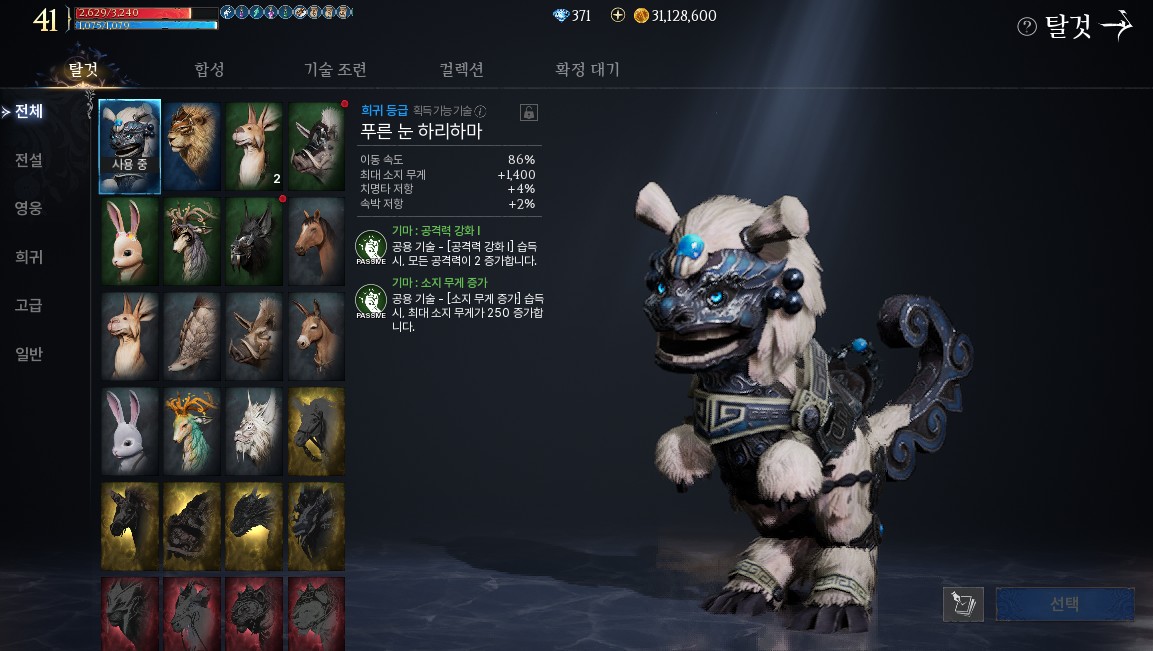Click the plus button beside the gold amount
Viewport: 1153px width, 651px height.
pyautogui.click(x=617, y=16)
